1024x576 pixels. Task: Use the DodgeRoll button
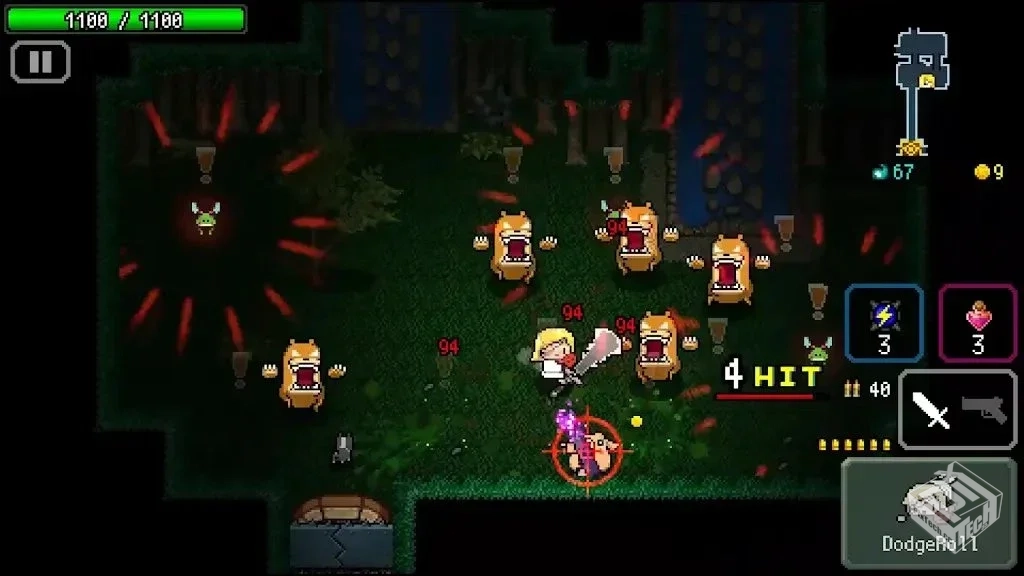pyautogui.click(x=915, y=510)
